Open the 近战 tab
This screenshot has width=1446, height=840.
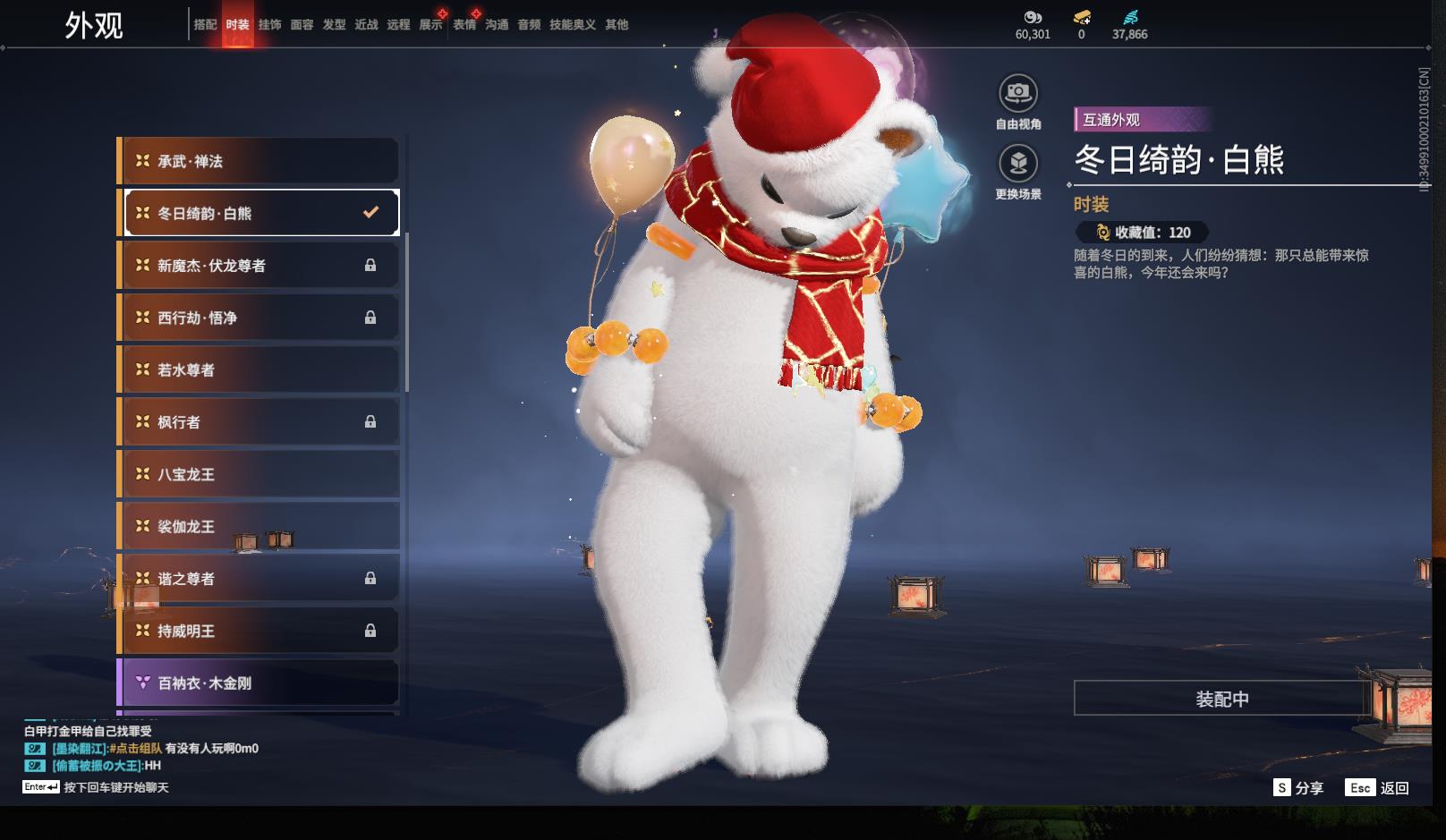(x=366, y=25)
